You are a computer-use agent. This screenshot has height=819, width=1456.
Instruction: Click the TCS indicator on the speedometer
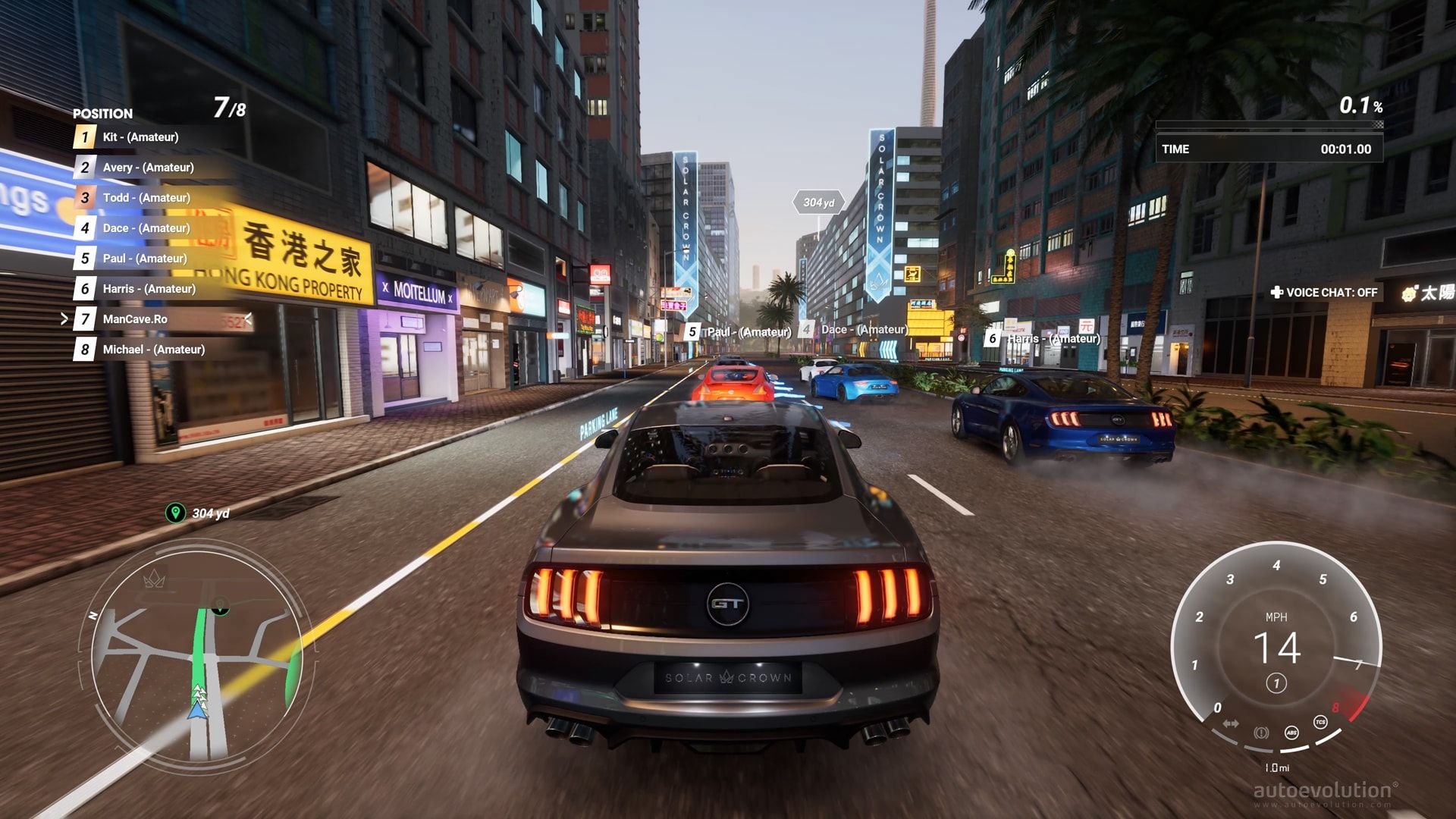tap(1320, 722)
